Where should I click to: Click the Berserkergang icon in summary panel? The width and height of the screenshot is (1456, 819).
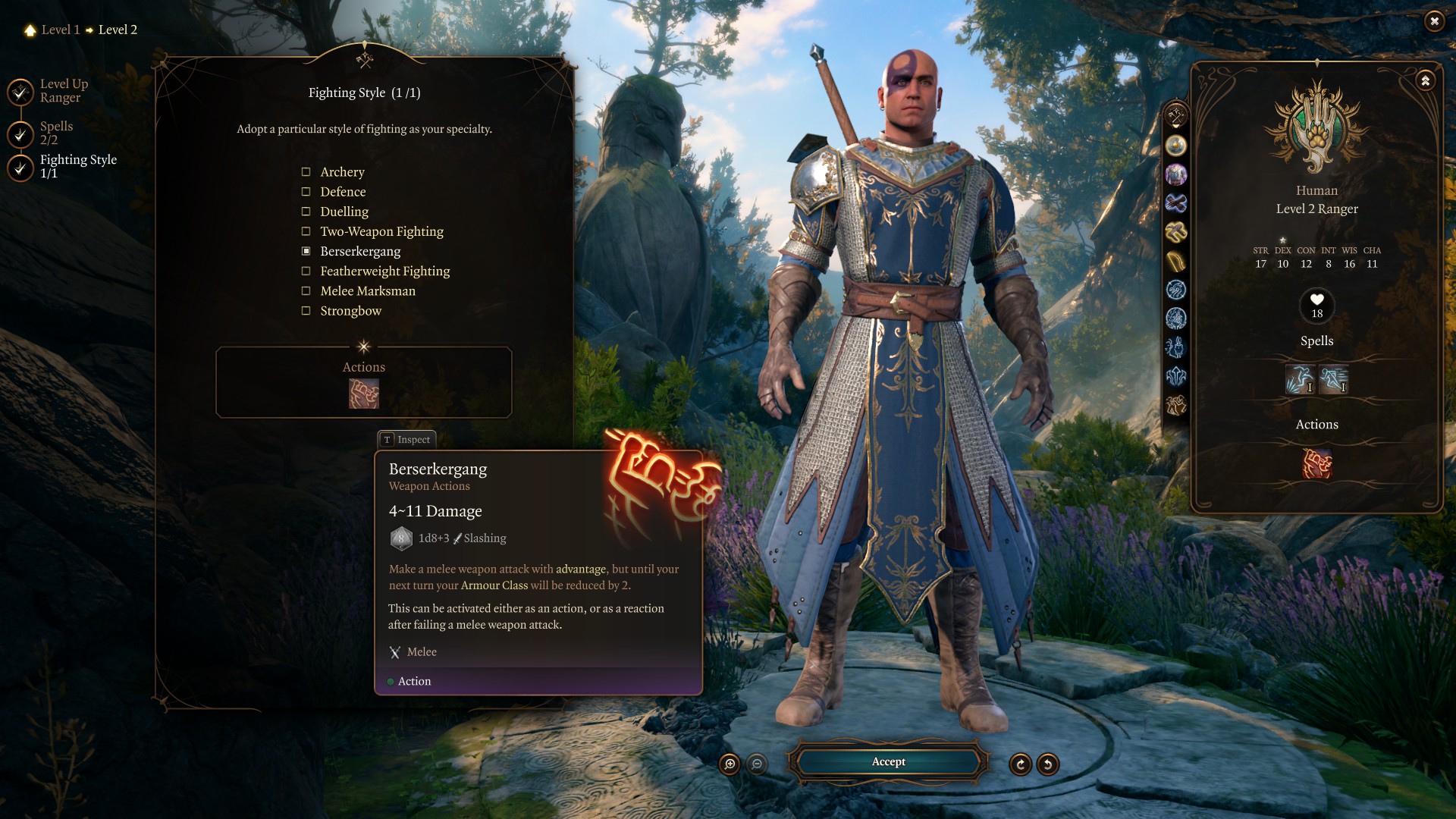click(1317, 464)
